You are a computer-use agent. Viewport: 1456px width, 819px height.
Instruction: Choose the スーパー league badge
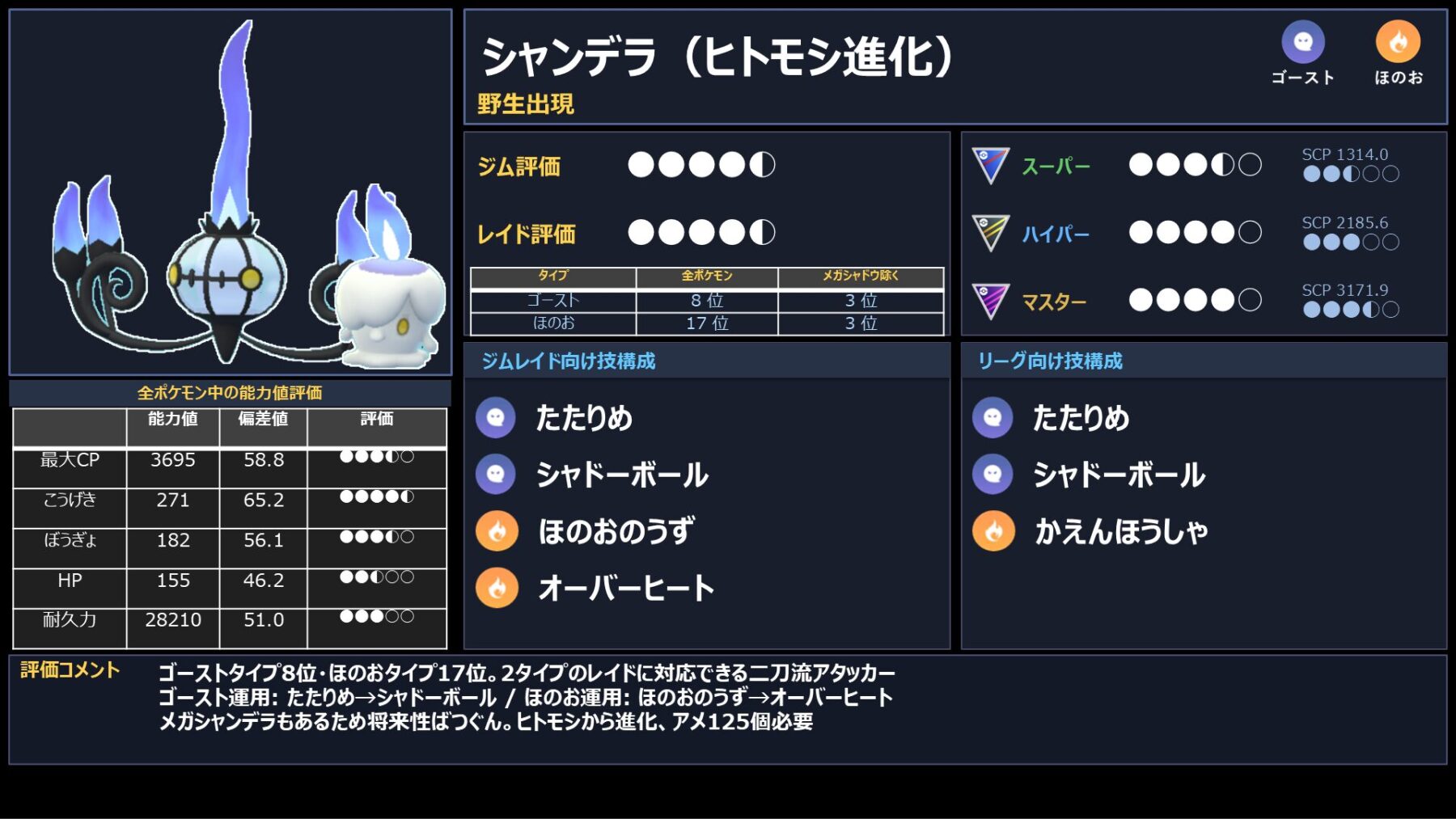[990, 166]
